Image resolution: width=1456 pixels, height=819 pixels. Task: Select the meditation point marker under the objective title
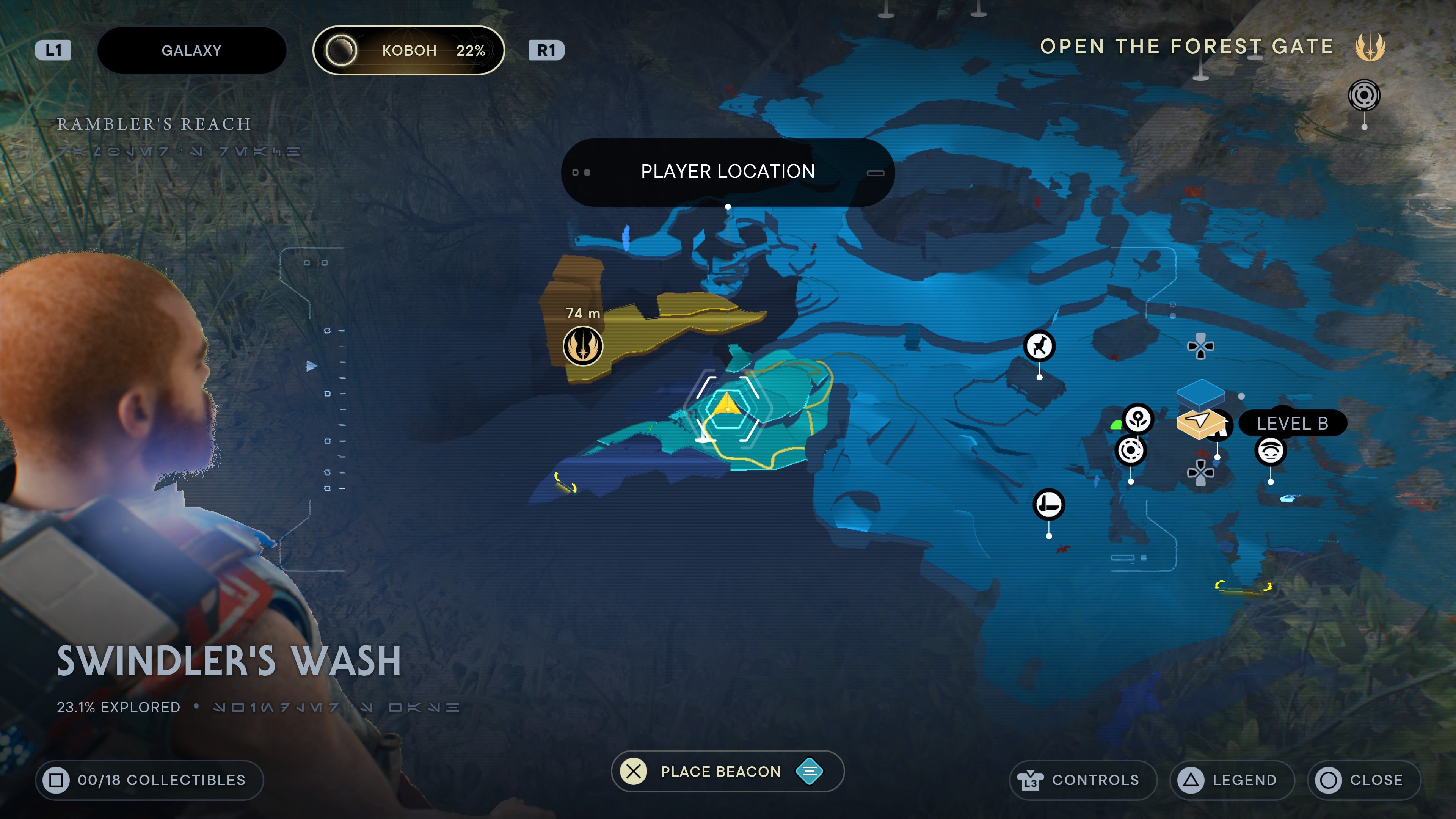(x=1364, y=95)
